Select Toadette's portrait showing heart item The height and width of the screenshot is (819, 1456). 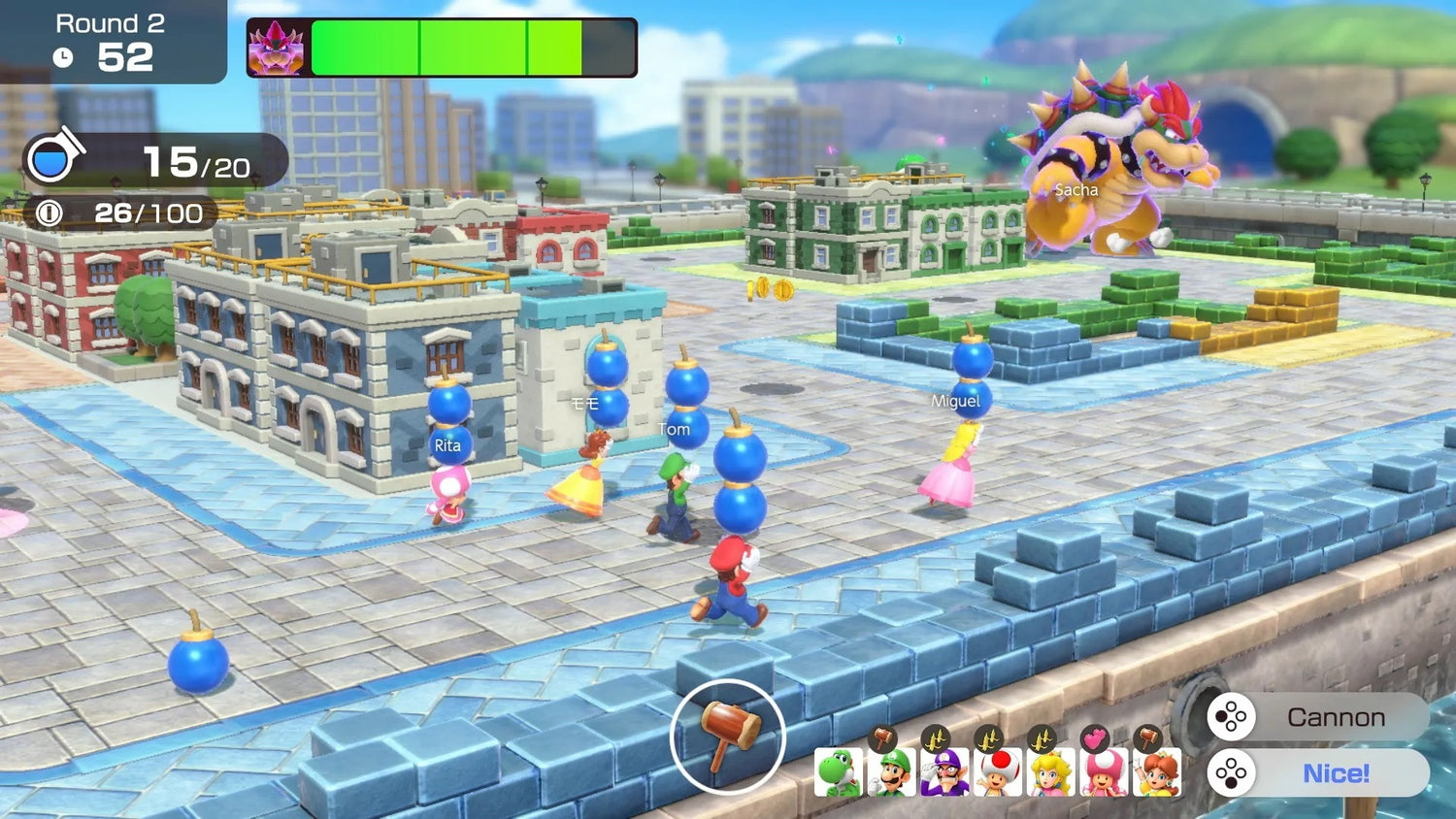pos(1104,773)
